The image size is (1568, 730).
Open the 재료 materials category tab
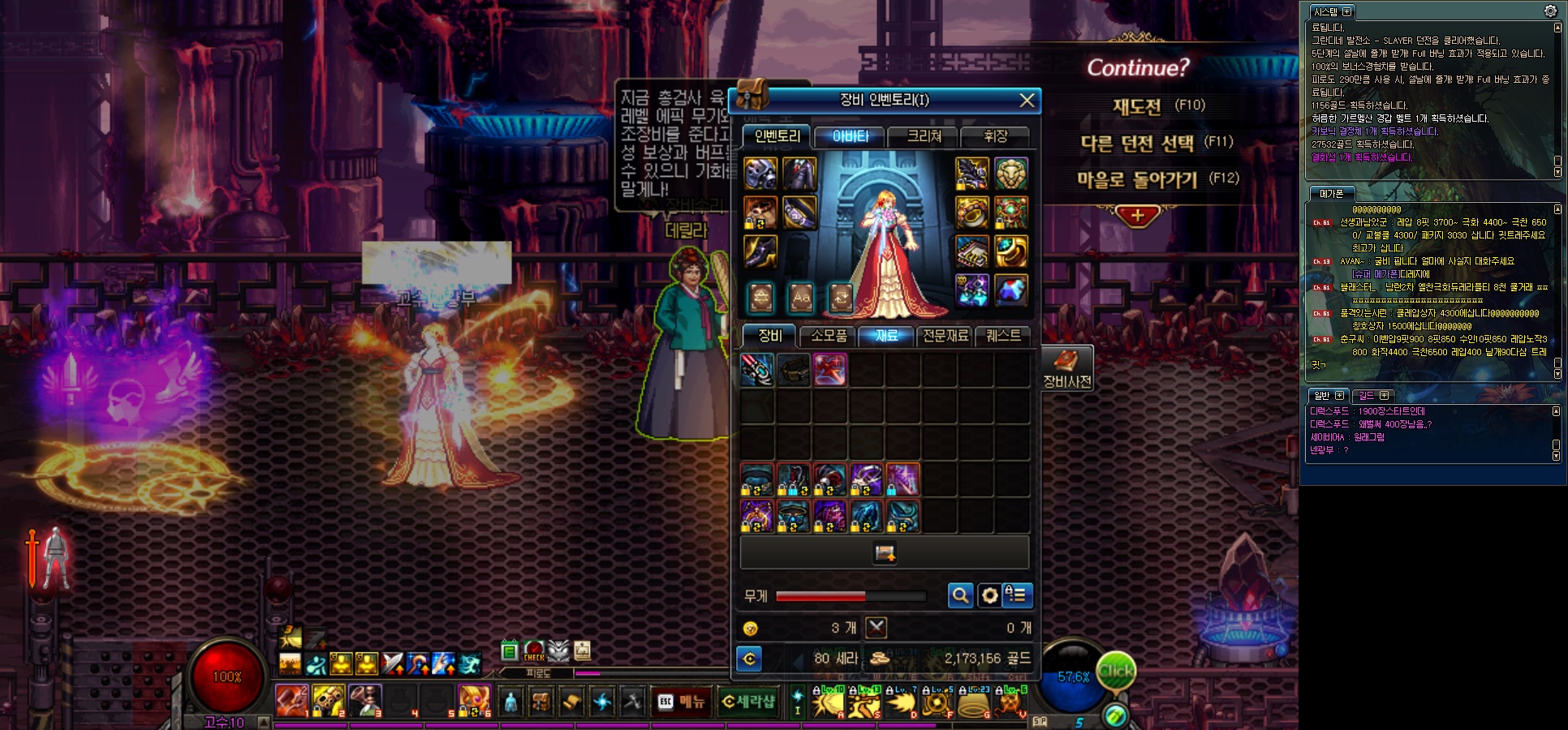coord(886,336)
